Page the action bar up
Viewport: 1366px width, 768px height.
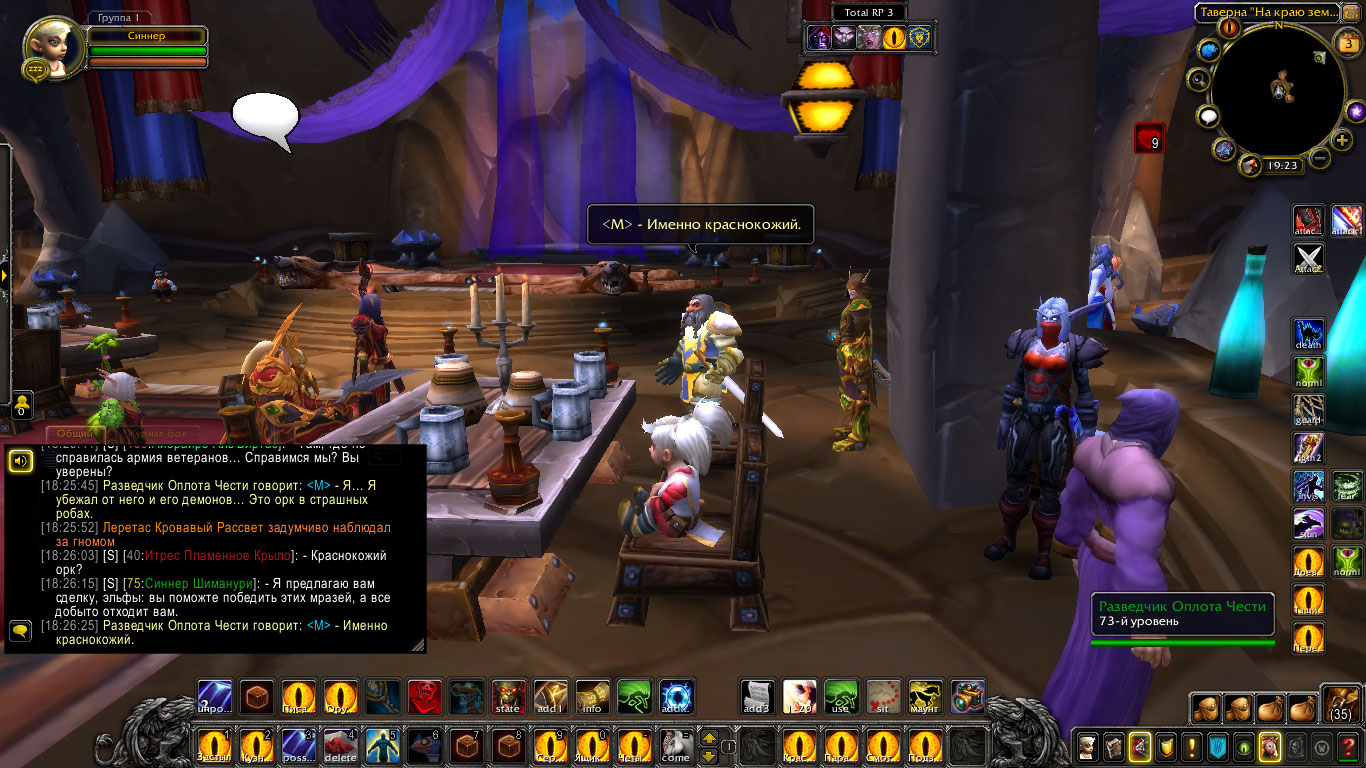click(x=709, y=739)
